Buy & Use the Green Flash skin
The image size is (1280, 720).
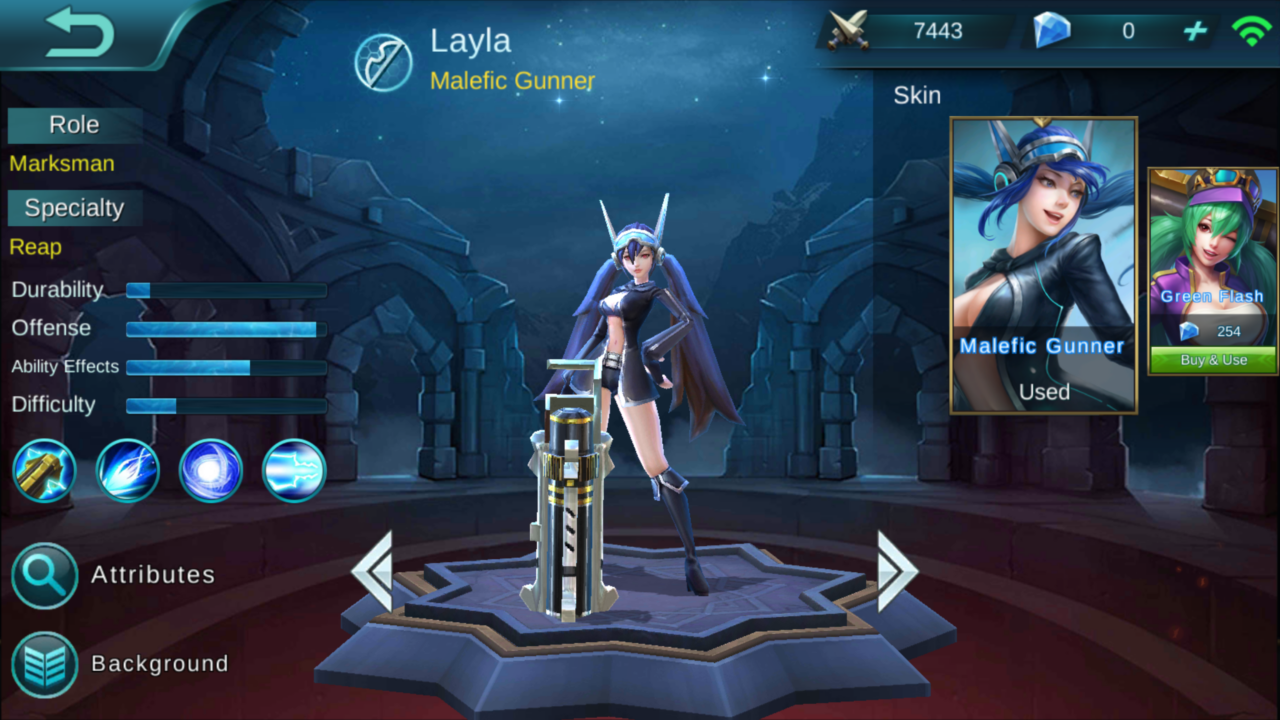click(x=1212, y=359)
